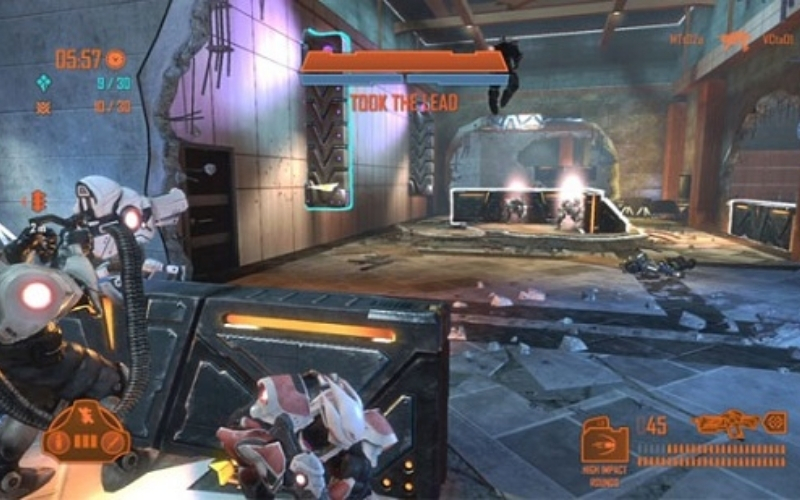Screen dimensions: 800x500
Task: Click the orange rifle icon in the kill feed
Action: pyautogui.click(x=735, y=41)
